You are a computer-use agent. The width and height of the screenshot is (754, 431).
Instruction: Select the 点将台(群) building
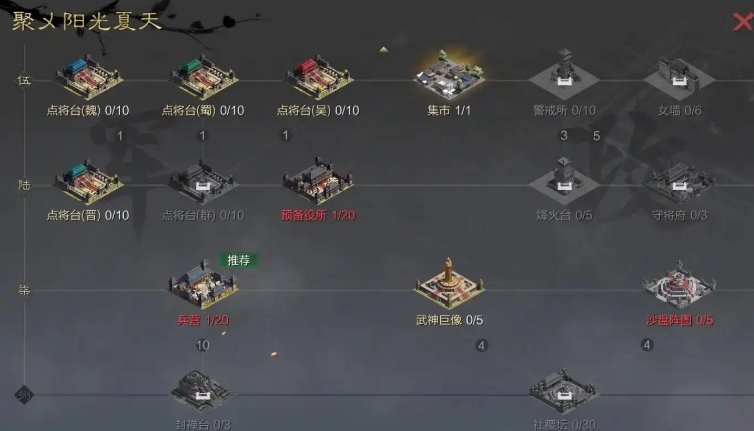[203, 182]
